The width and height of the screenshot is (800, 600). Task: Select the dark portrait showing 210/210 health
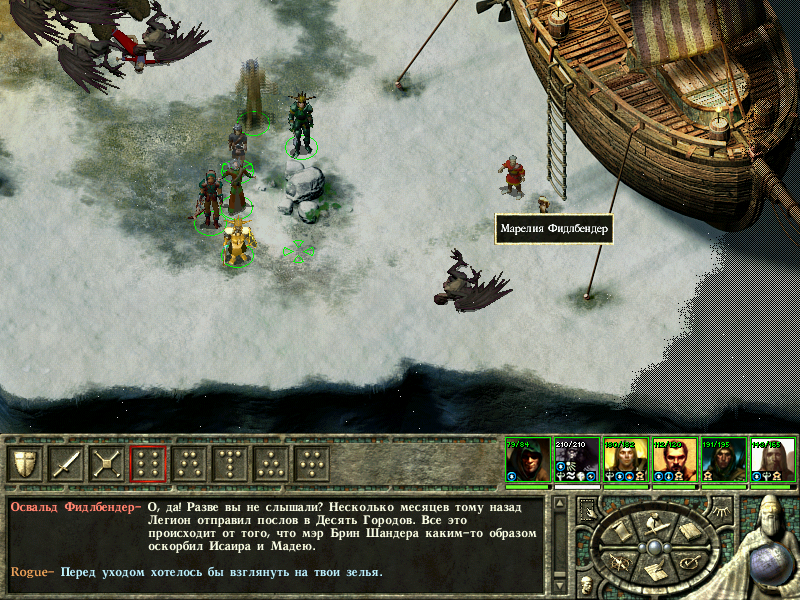coord(576,461)
